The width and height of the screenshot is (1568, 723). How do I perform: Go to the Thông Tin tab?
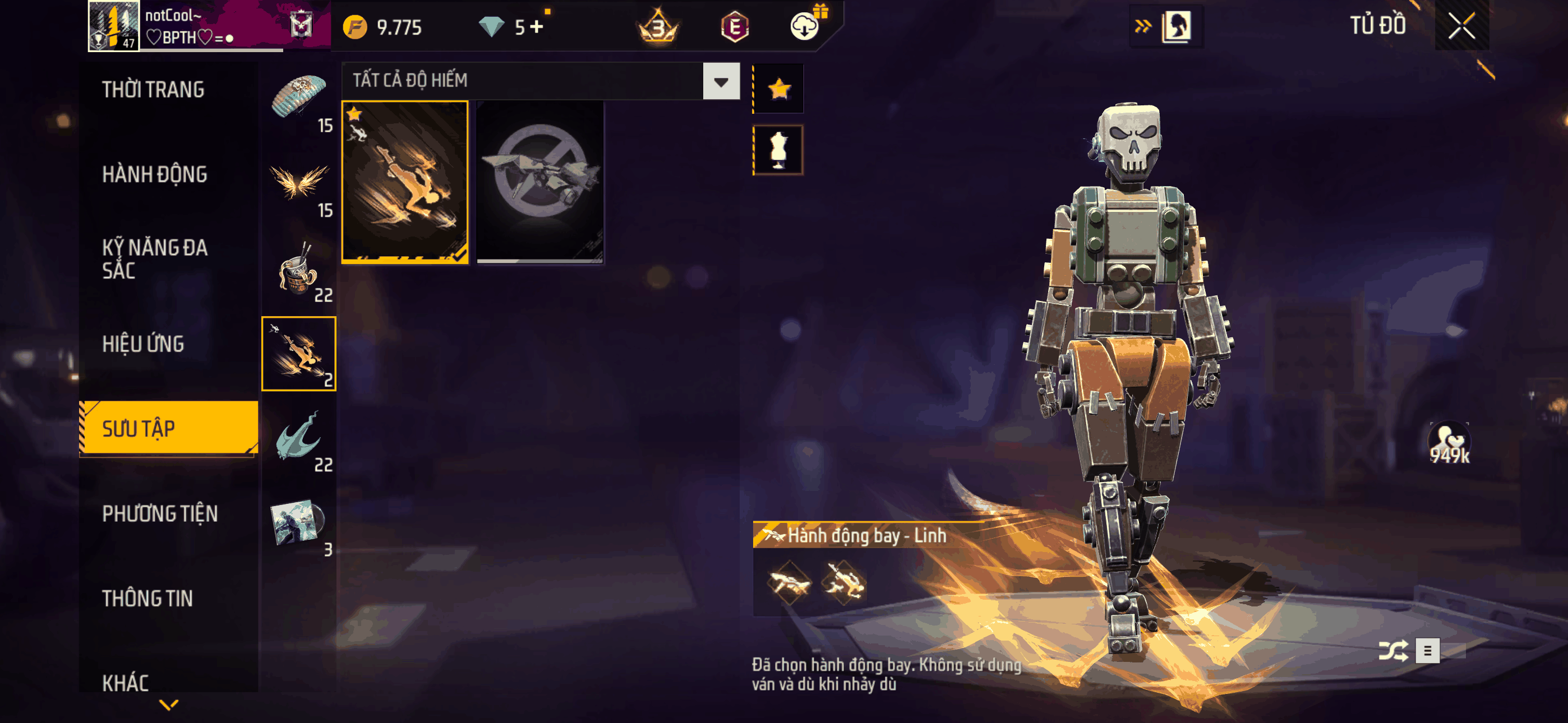[147, 598]
